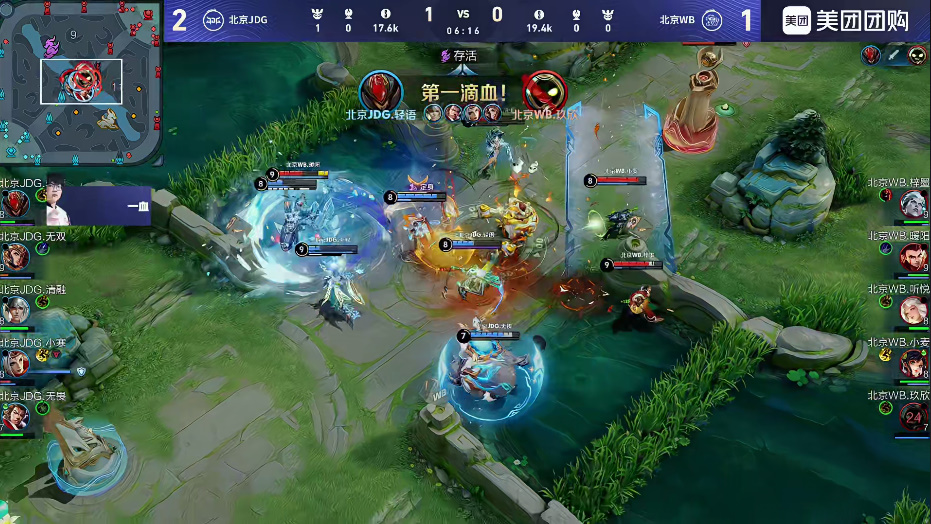Click the minimap in the top-left corner
This screenshot has height=524, width=931.
(82, 83)
